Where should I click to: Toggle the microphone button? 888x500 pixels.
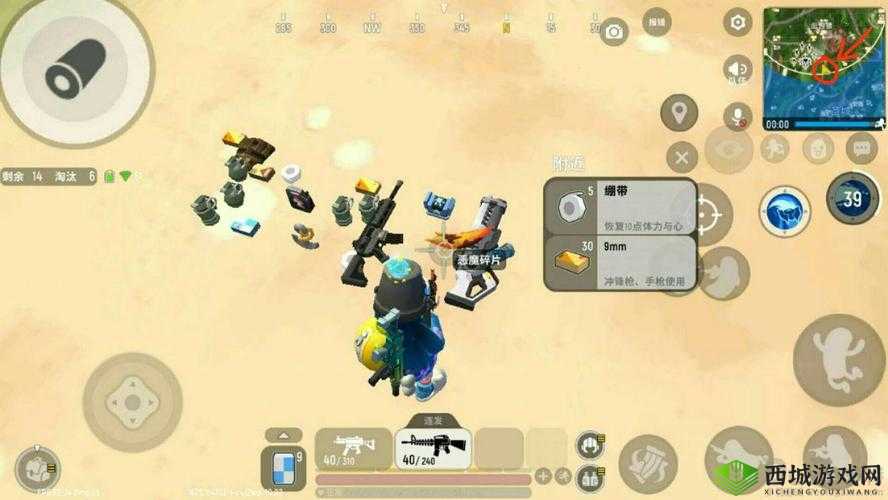click(x=739, y=116)
